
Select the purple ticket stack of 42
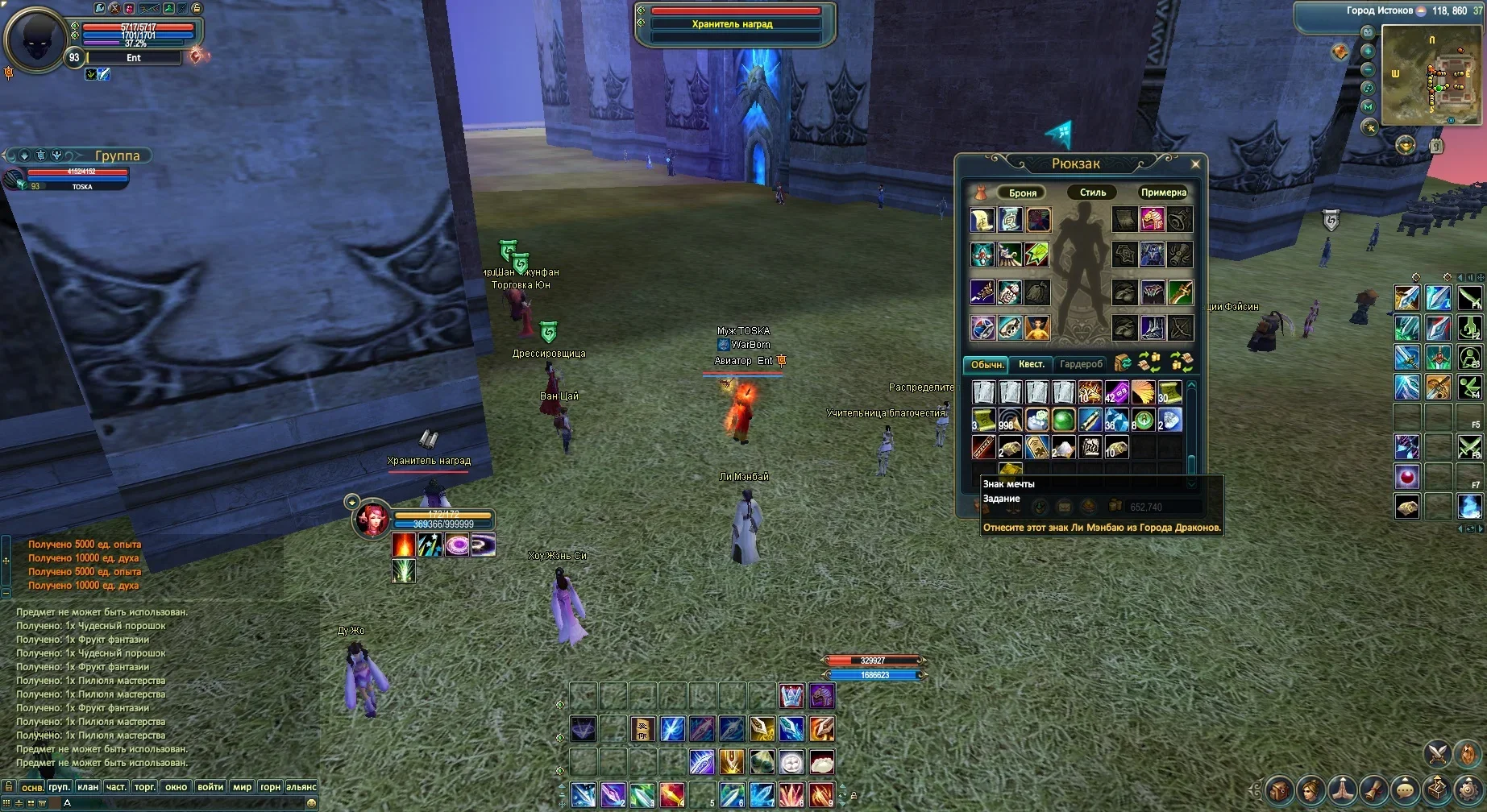point(1116,392)
